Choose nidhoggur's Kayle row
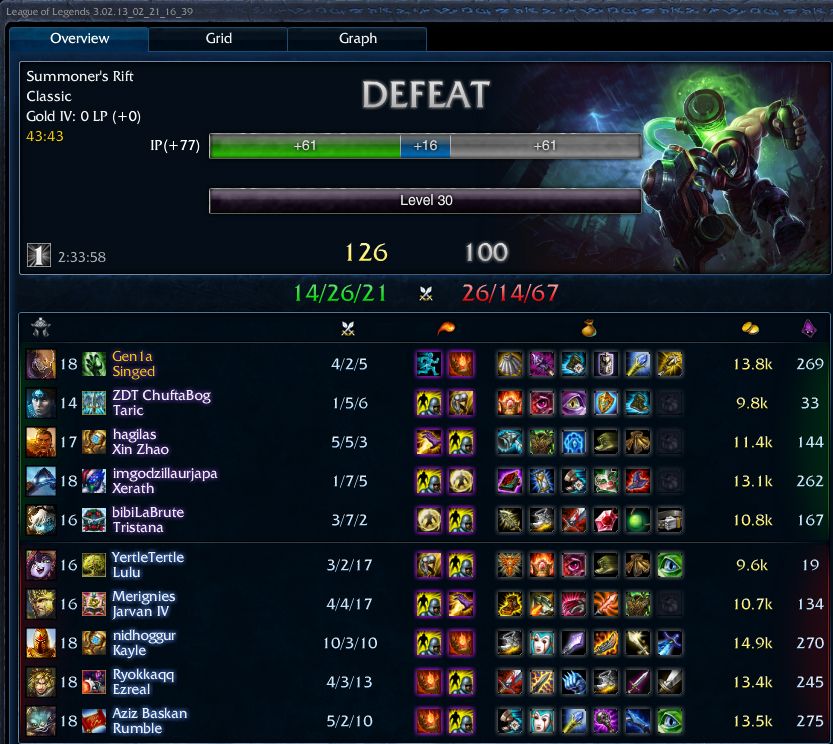The image size is (833, 744). (x=144, y=643)
